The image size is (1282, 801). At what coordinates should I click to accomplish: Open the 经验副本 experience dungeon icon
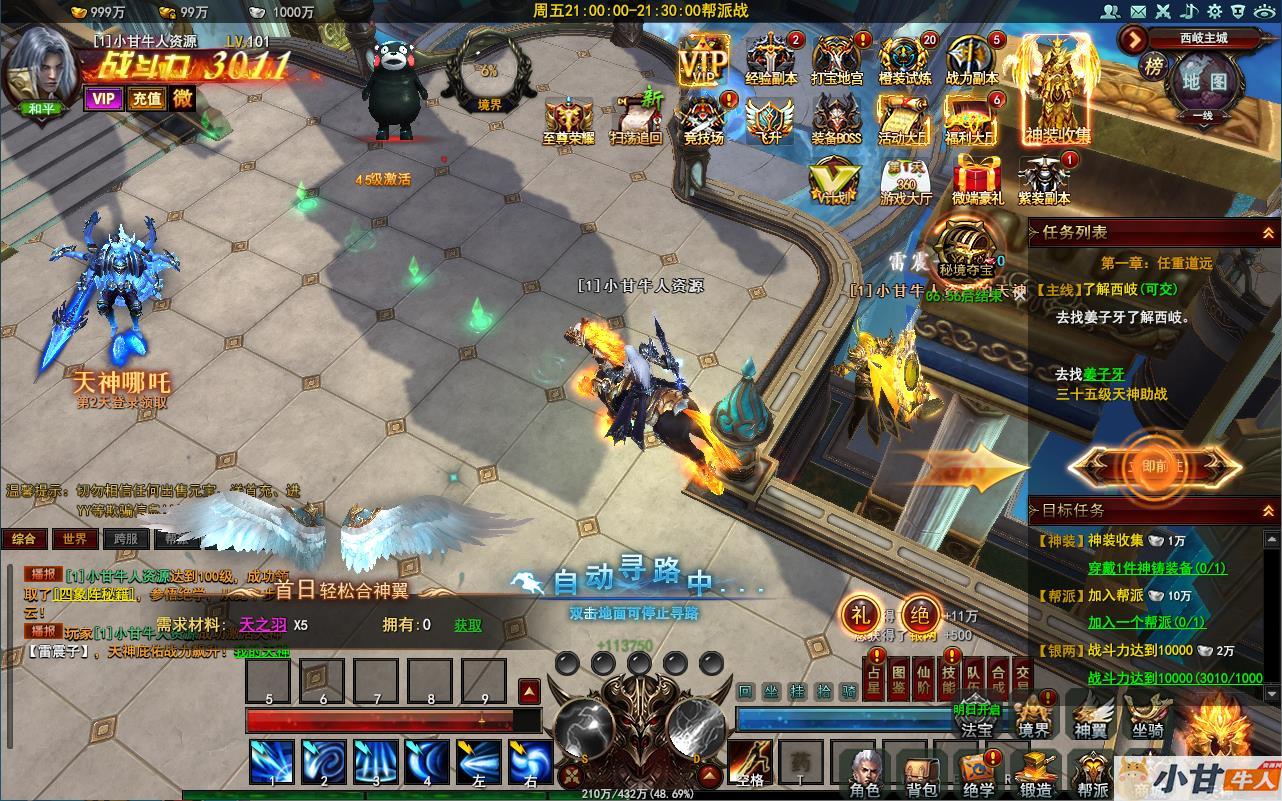tap(771, 59)
